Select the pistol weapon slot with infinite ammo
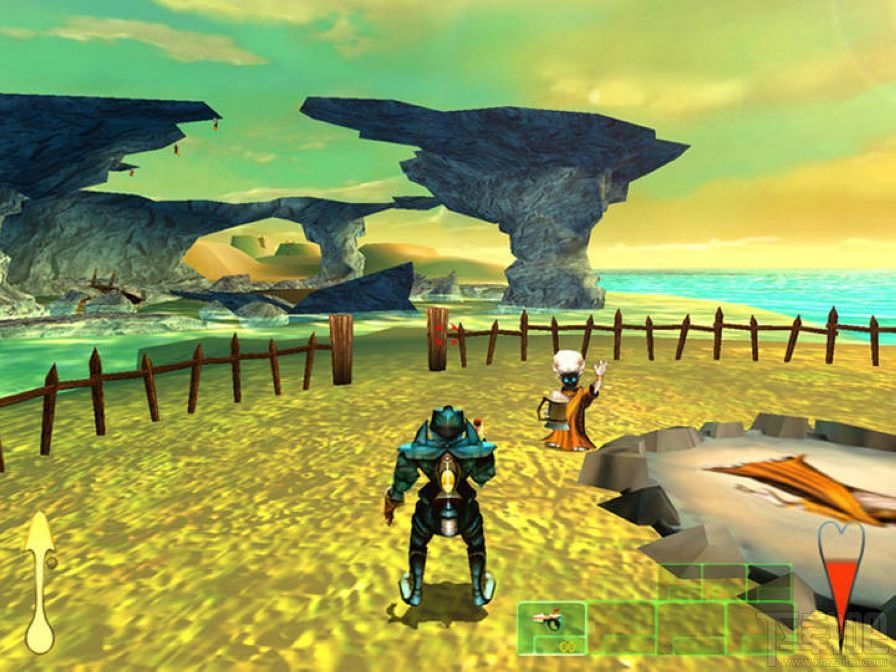Image resolution: width=896 pixels, height=672 pixels. coord(552,627)
